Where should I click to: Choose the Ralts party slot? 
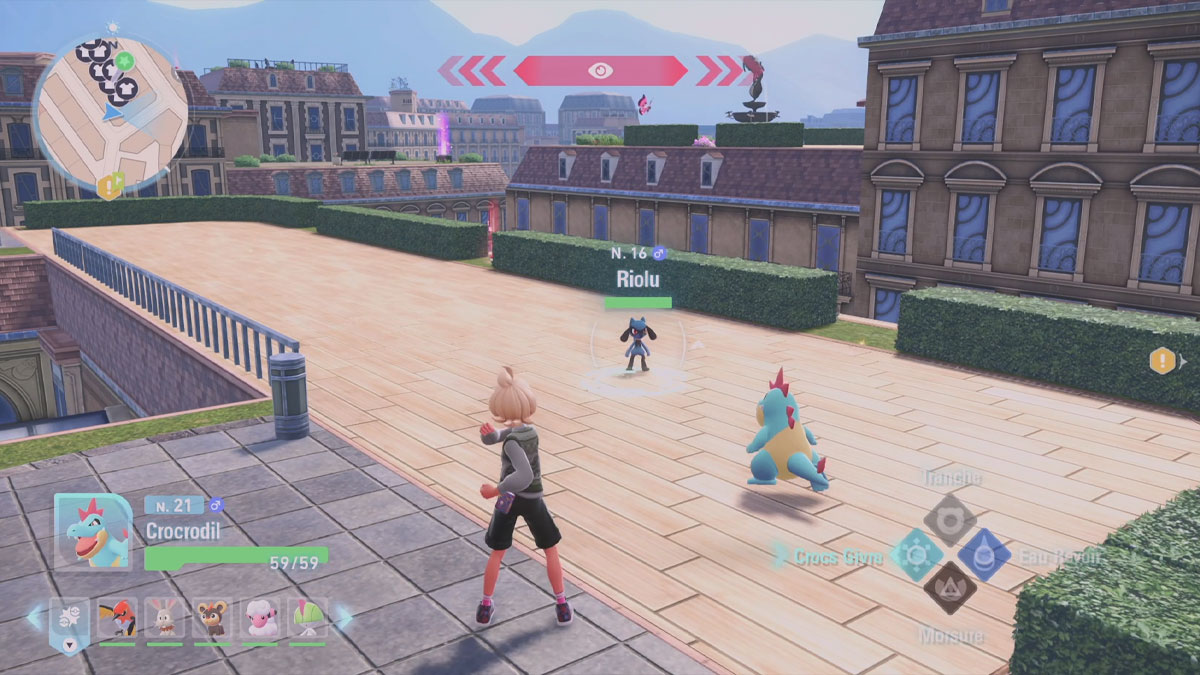[307, 618]
